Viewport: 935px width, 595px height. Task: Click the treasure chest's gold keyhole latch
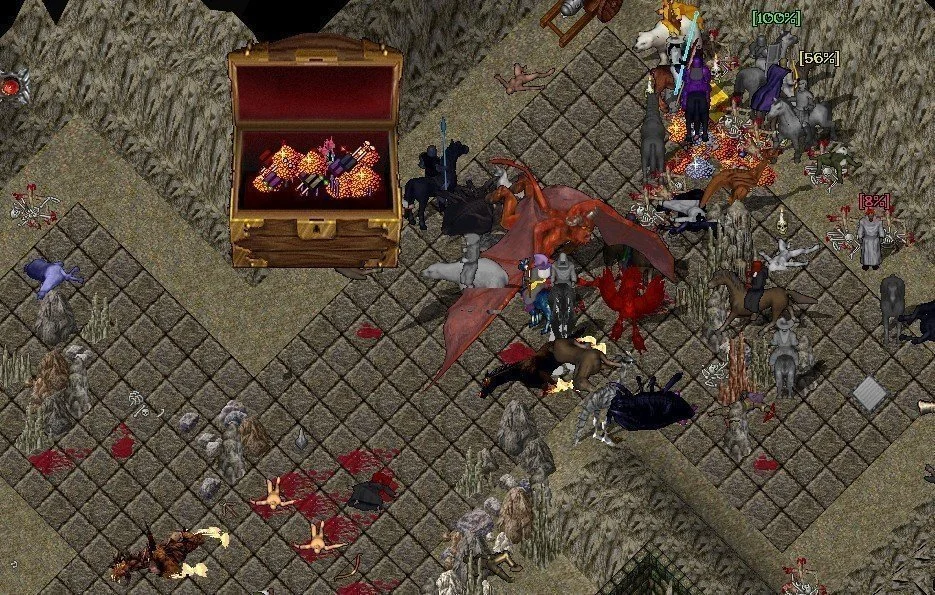pos(315,230)
